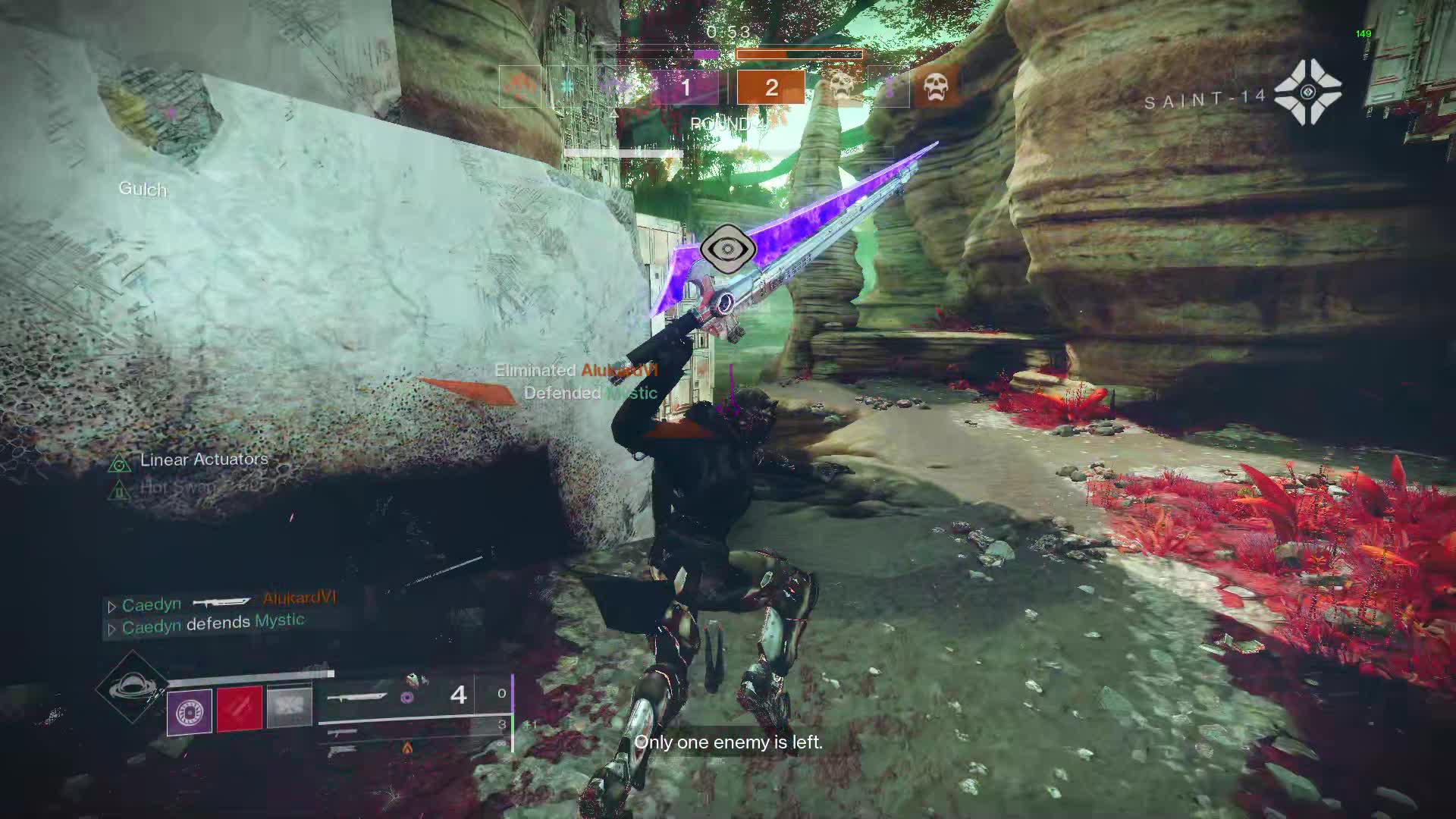The height and width of the screenshot is (819, 1456).
Task: Select the purple Void grenade ability
Action: [189, 712]
